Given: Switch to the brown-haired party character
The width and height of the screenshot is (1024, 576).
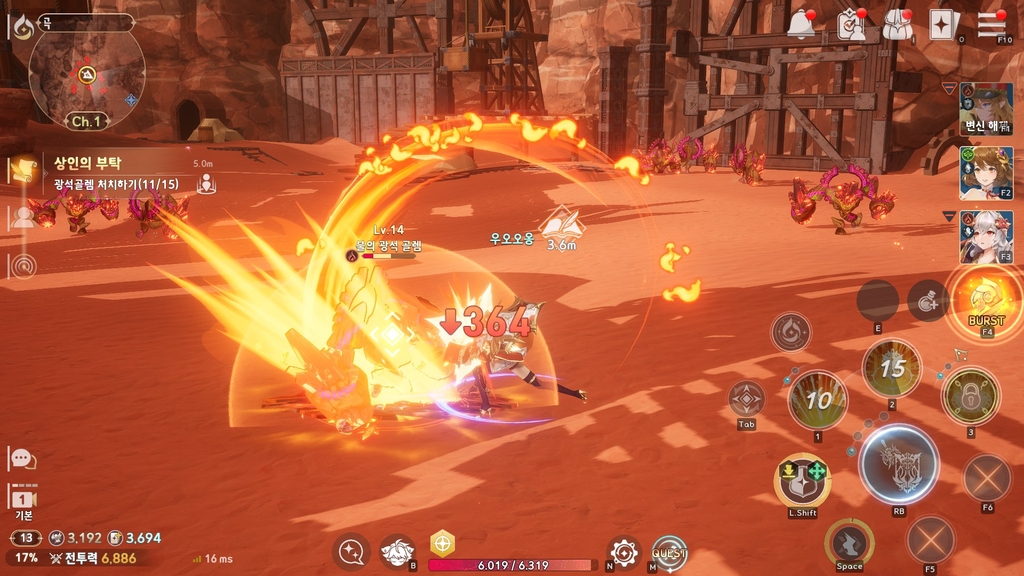Looking at the screenshot, I should [x=985, y=173].
